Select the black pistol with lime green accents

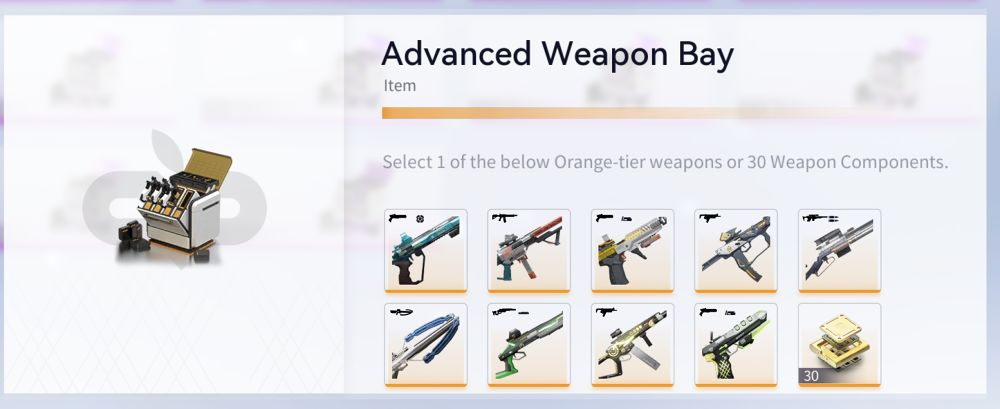[736, 345]
